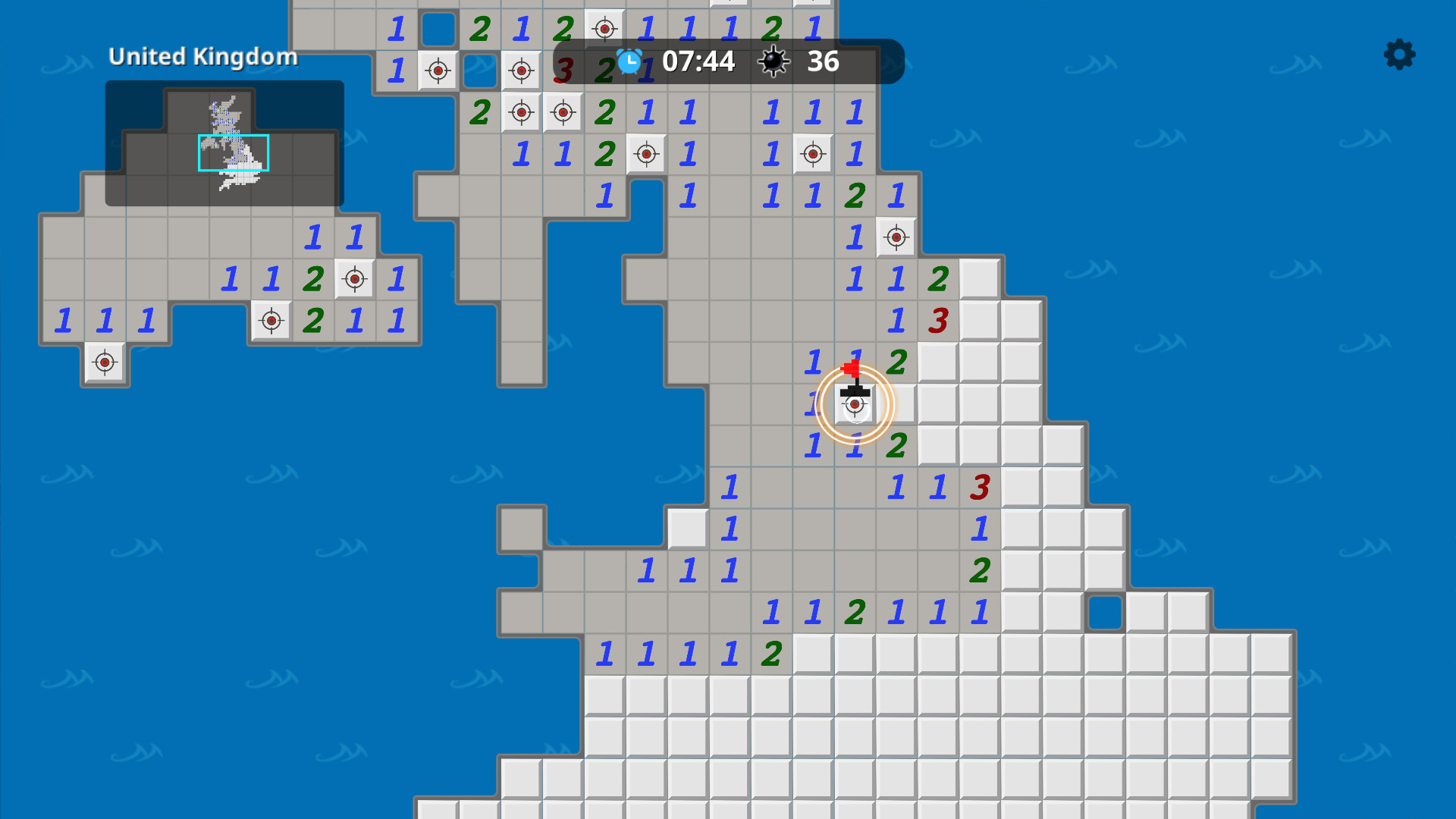Click the United Kingdom title label
Viewport: 1456px width, 819px height.
point(203,56)
